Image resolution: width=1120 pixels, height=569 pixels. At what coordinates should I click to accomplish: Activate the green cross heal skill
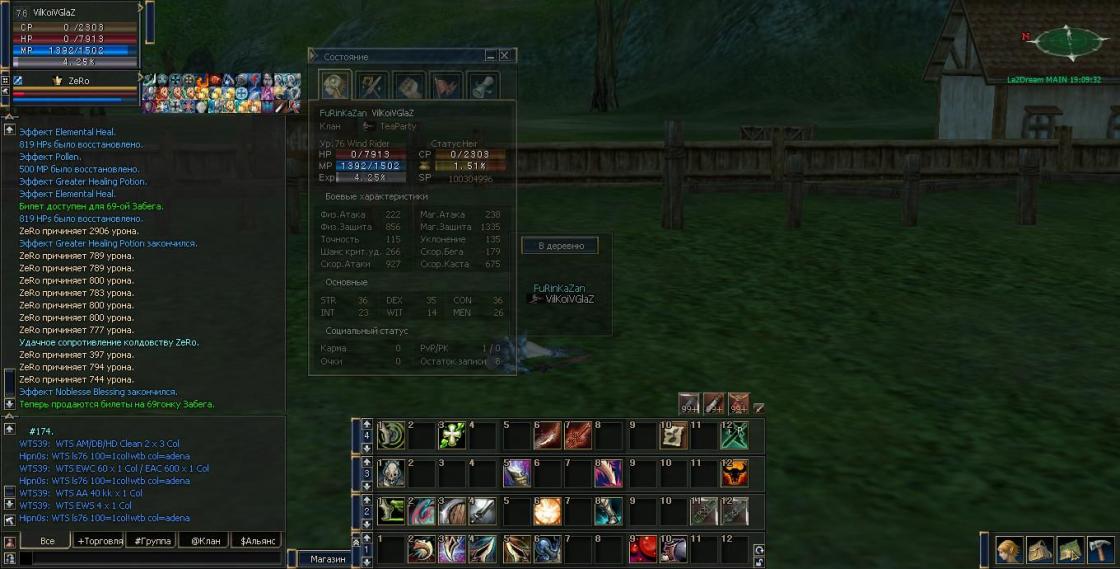pyautogui.click(x=452, y=434)
